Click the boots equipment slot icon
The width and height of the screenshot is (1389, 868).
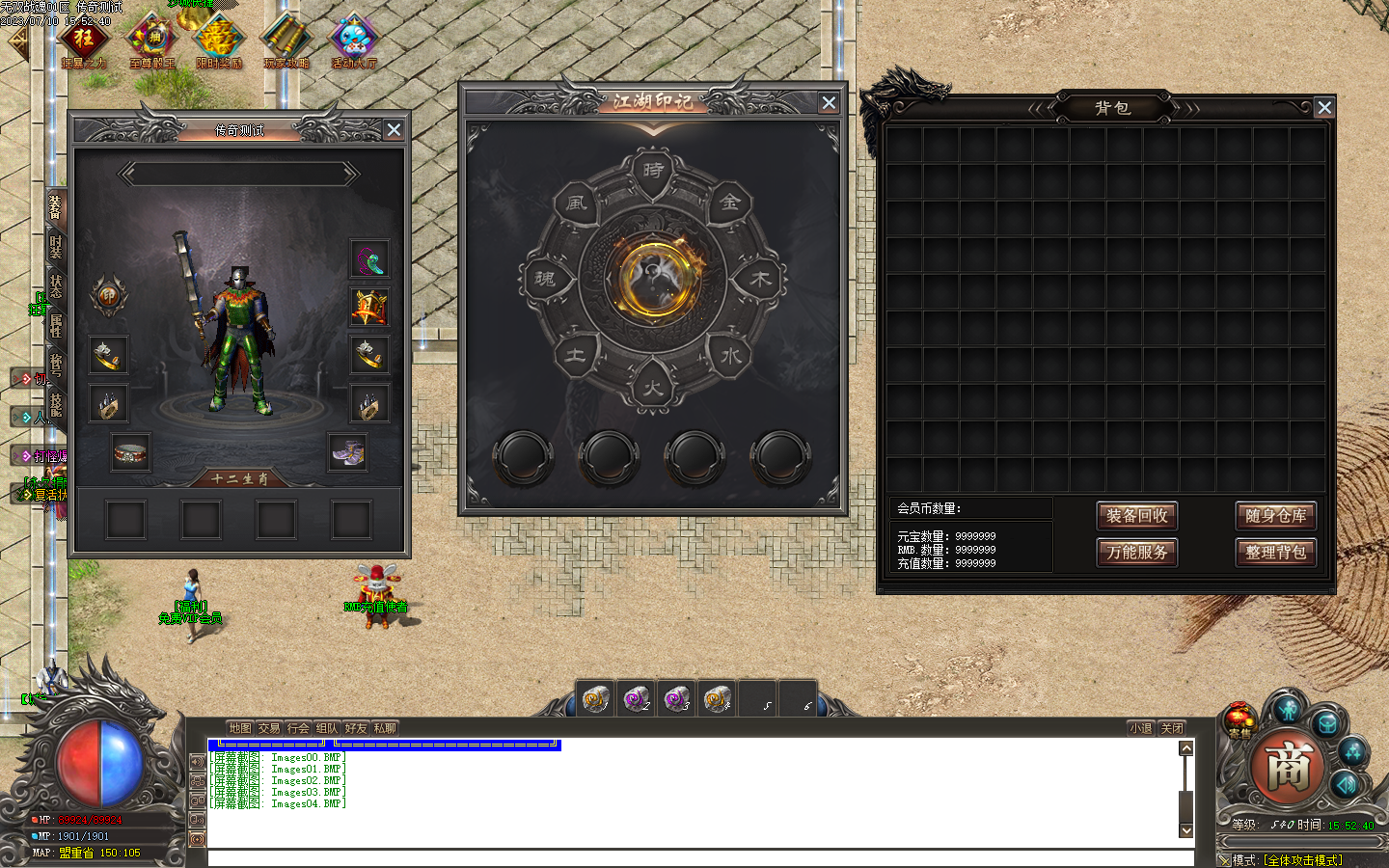pos(347,450)
